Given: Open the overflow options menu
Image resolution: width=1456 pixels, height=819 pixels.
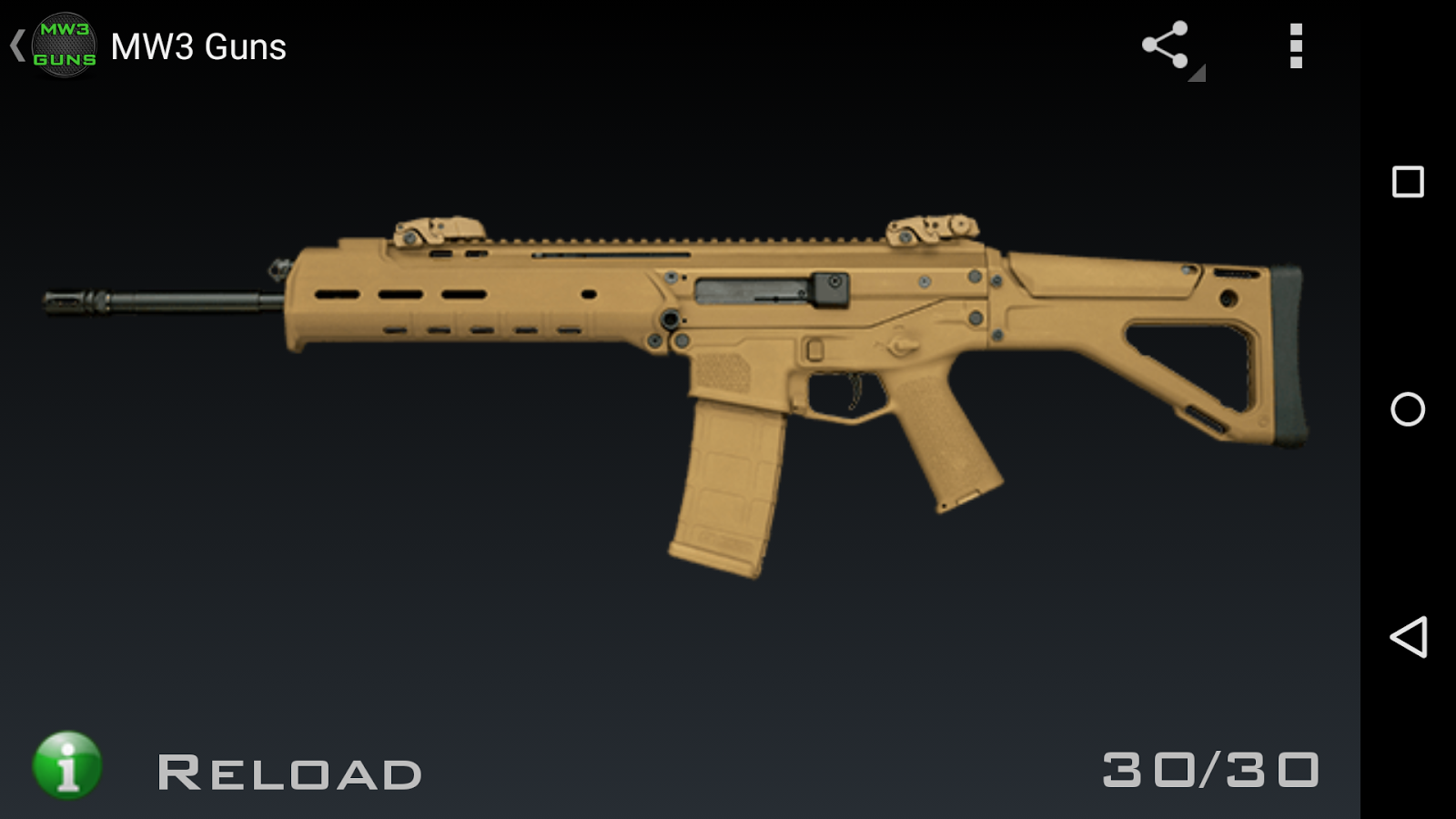Looking at the screenshot, I should [x=1296, y=45].
